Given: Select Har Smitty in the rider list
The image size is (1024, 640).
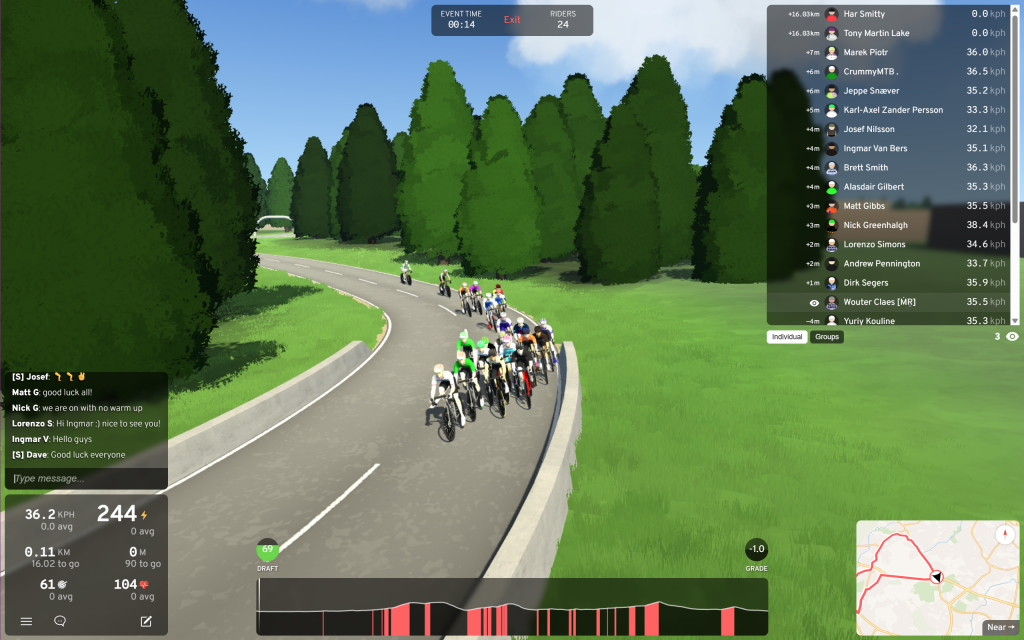Looking at the screenshot, I should pos(864,14).
